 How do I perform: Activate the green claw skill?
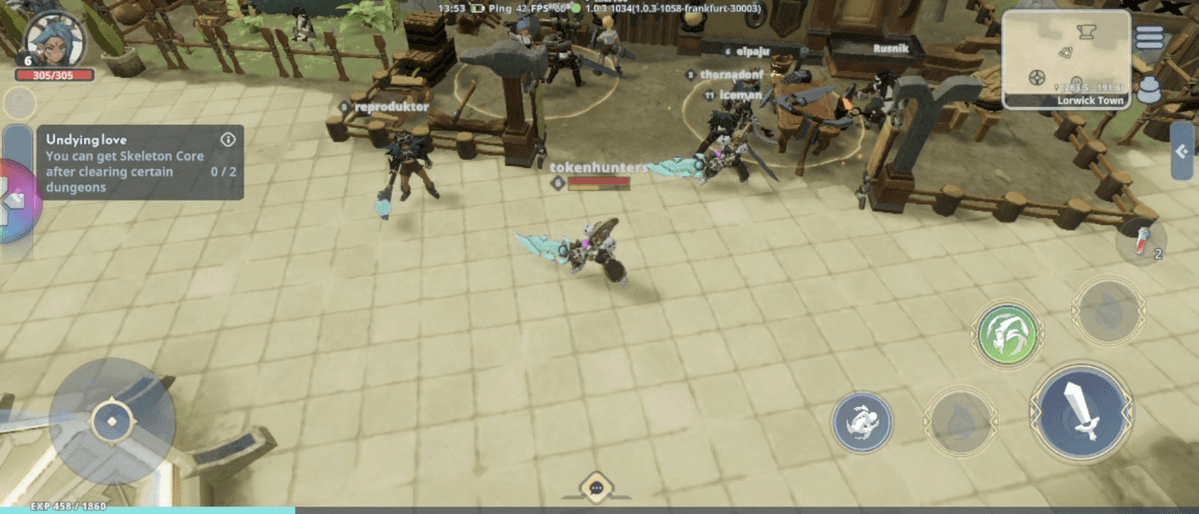click(1008, 334)
